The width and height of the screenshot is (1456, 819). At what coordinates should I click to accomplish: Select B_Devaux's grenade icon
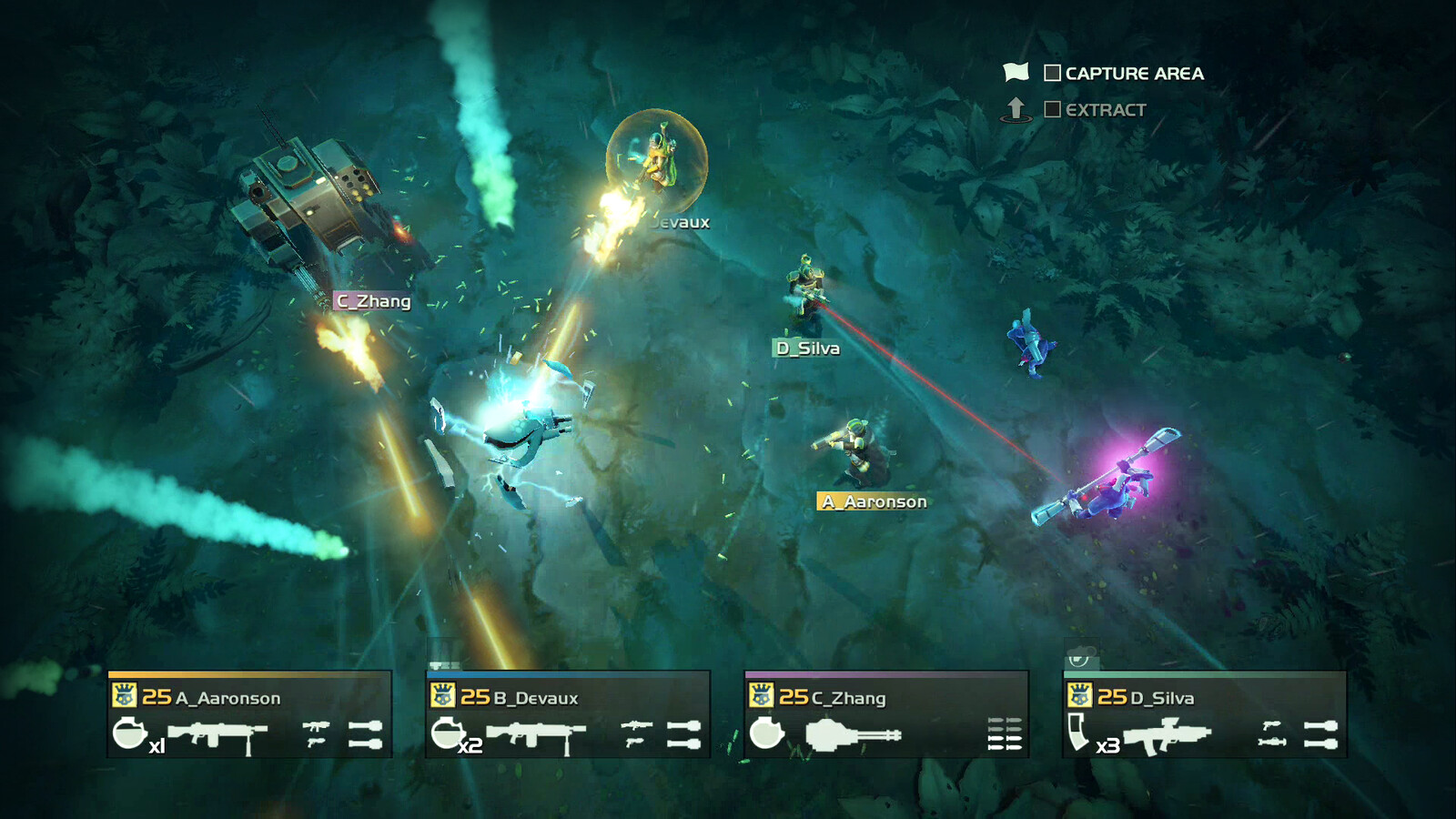447,733
